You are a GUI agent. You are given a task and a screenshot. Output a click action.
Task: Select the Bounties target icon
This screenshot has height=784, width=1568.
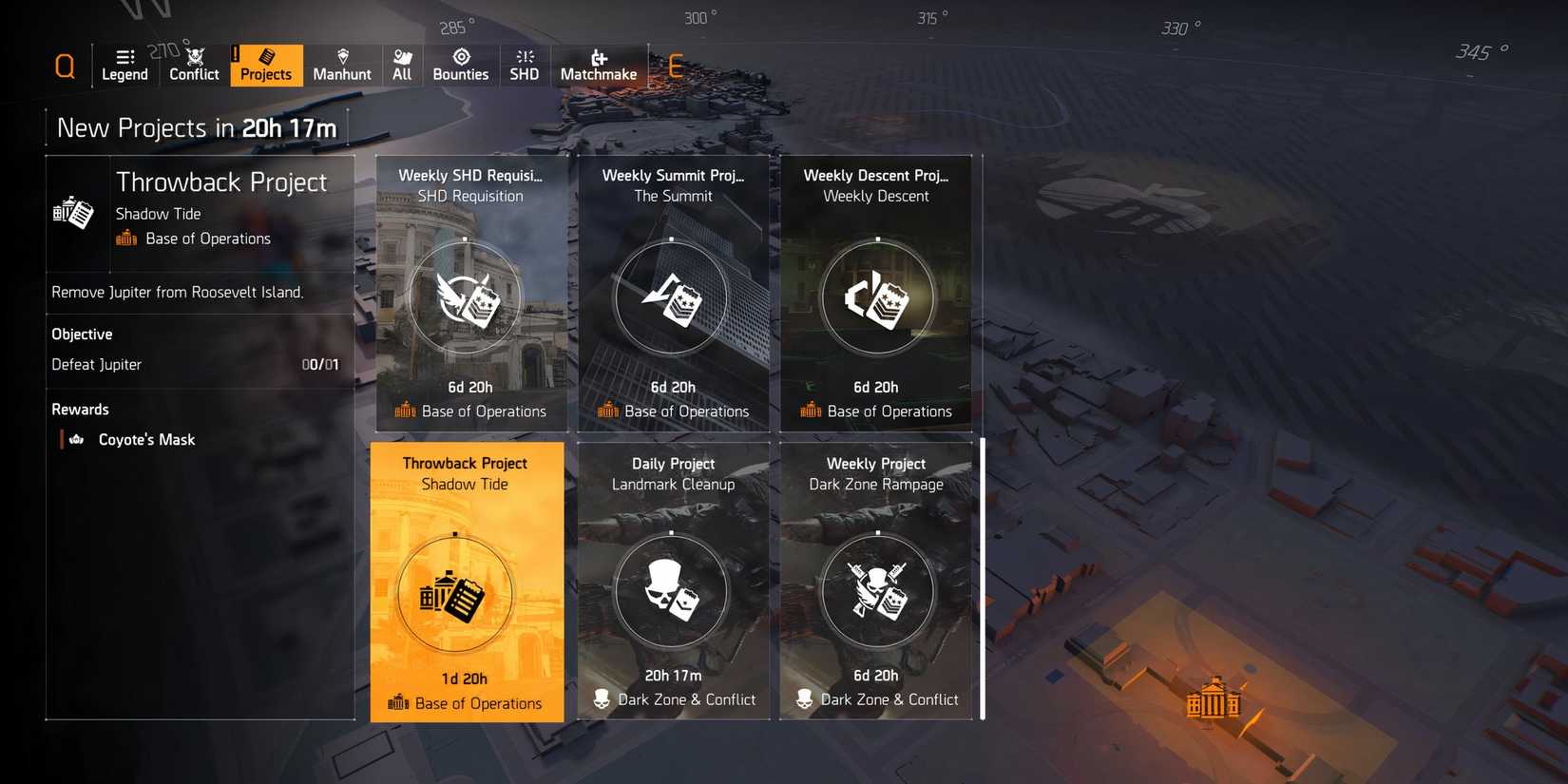click(461, 55)
